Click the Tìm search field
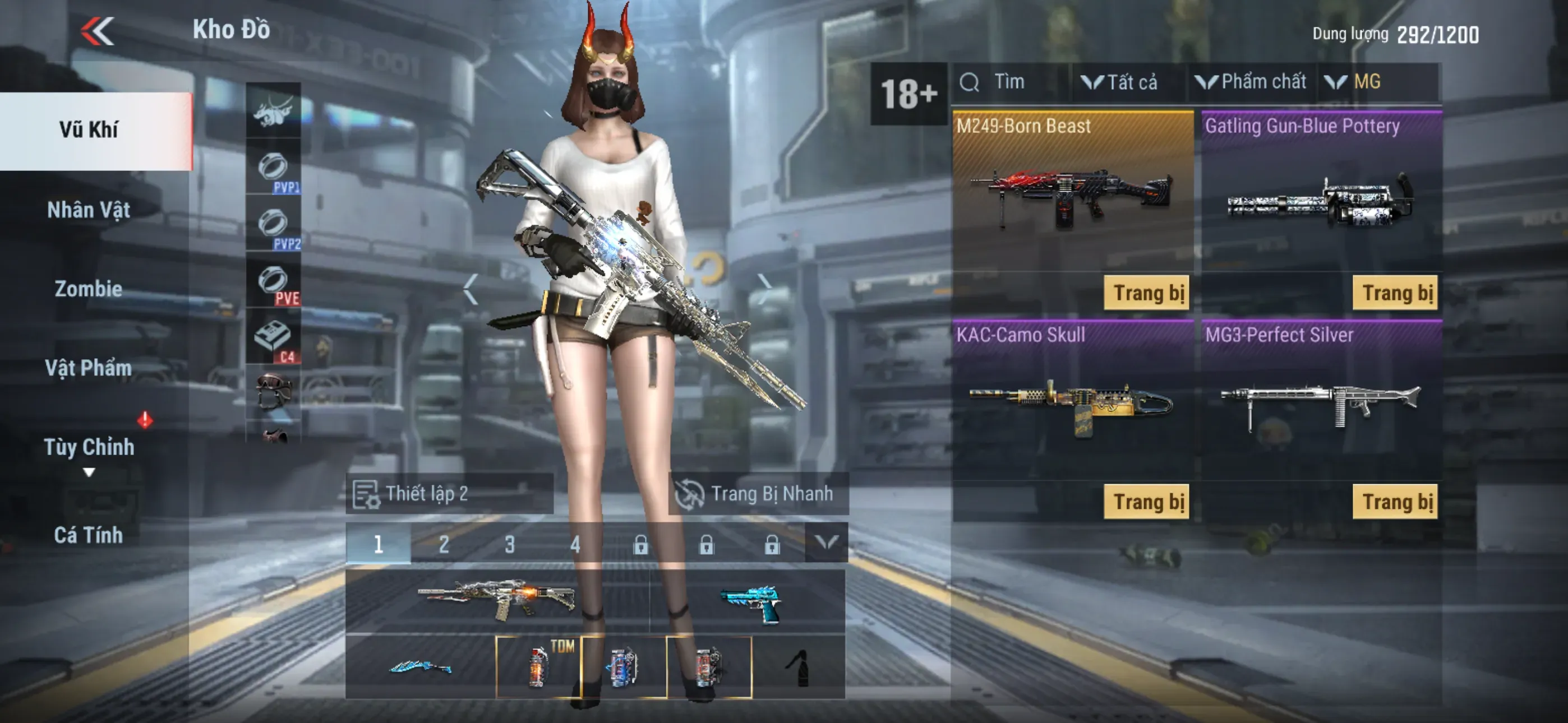Viewport: 1568px width, 723px height. tap(1011, 82)
